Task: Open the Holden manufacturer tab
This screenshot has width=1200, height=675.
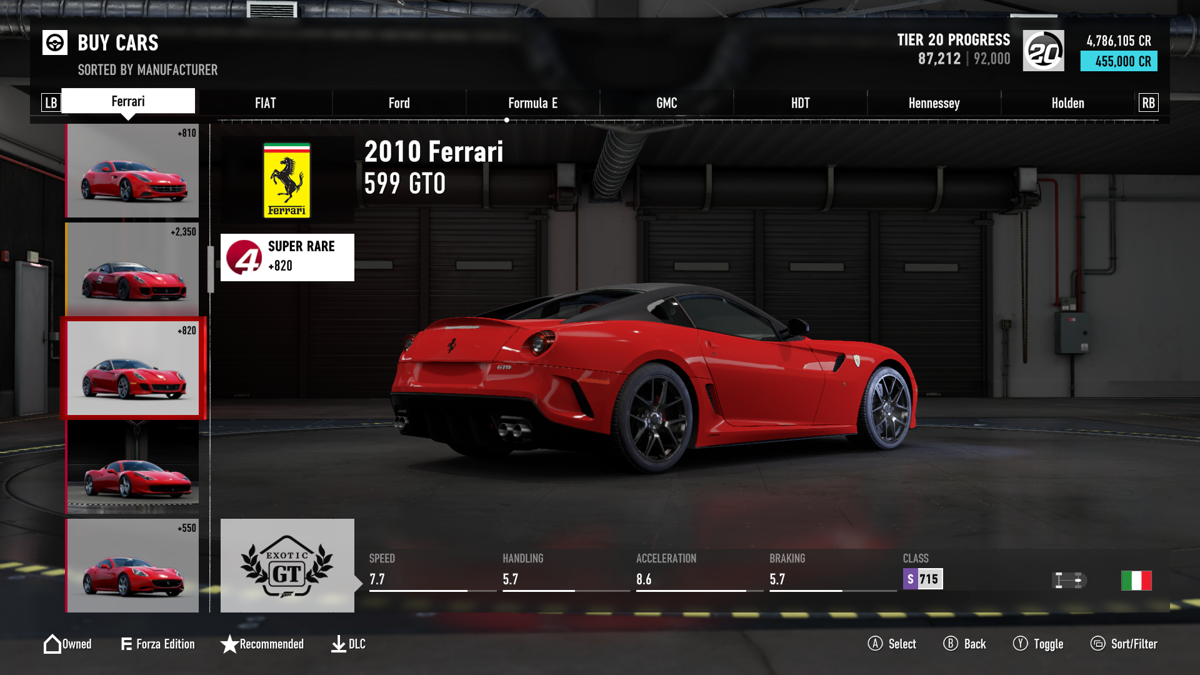Action: click(x=1068, y=103)
